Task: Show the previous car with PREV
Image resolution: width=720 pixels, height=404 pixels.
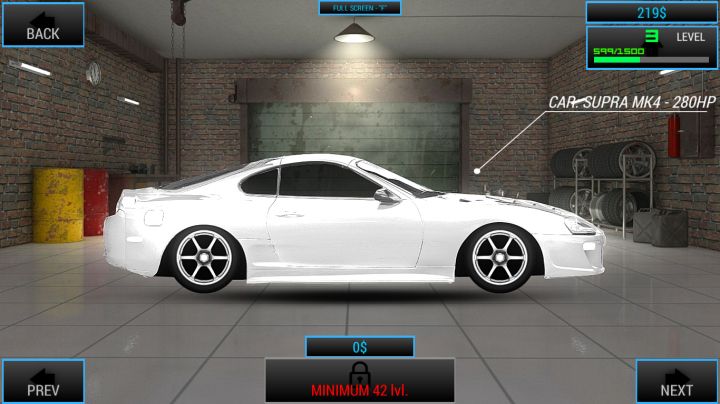Action: [42, 380]
